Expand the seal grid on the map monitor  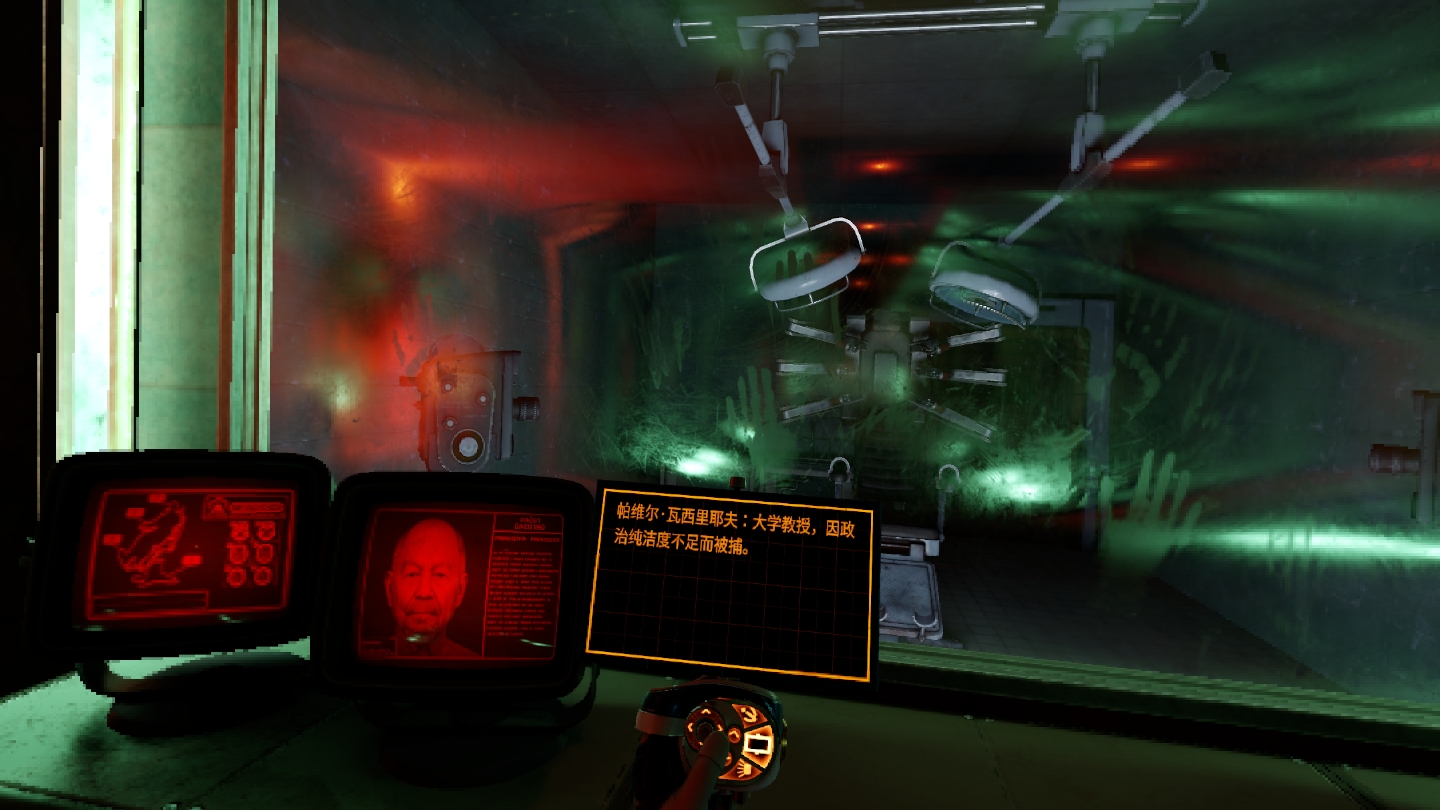(252, 552)
